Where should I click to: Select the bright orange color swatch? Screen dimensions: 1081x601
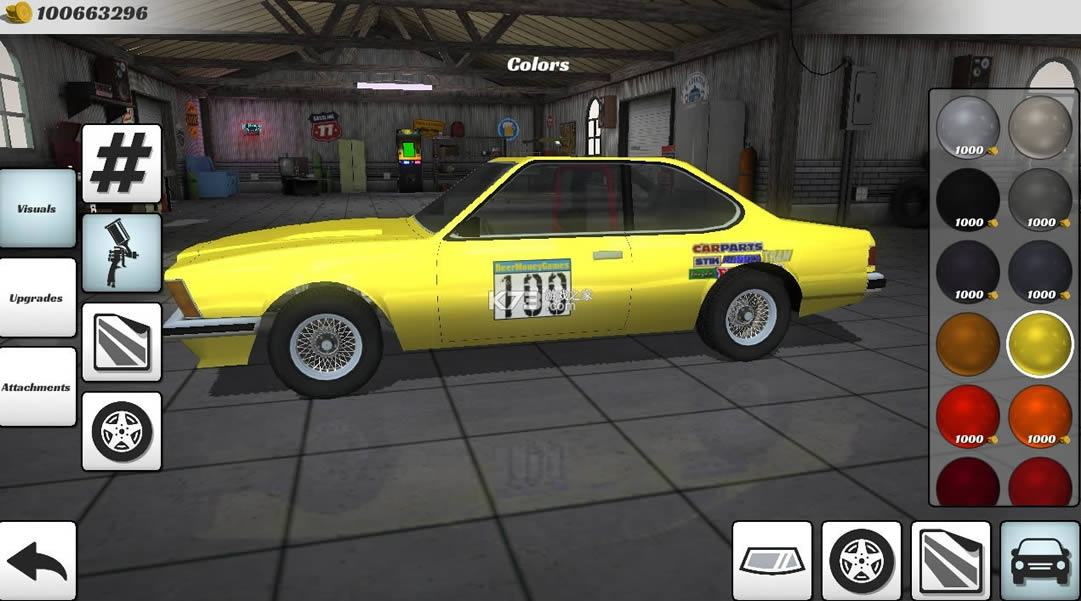[1040, 414]
